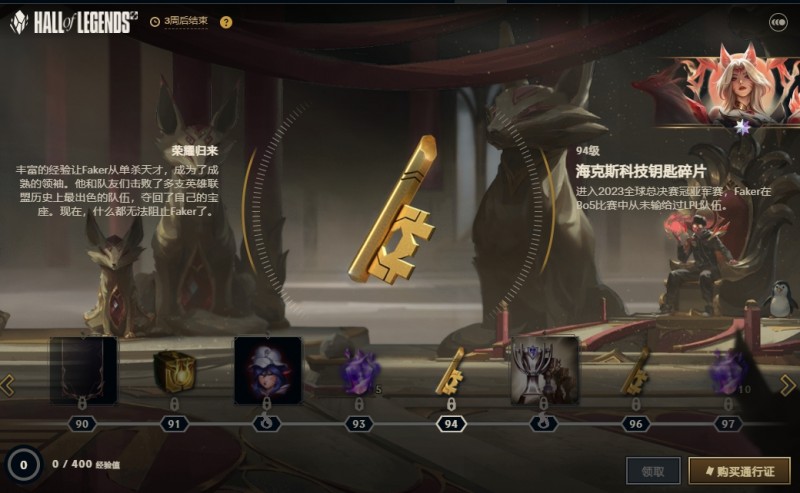The width and height of the screenshot is (800, 493).
Task: Select the purple essence reward at level 97
Action: (x=727, y=369)
